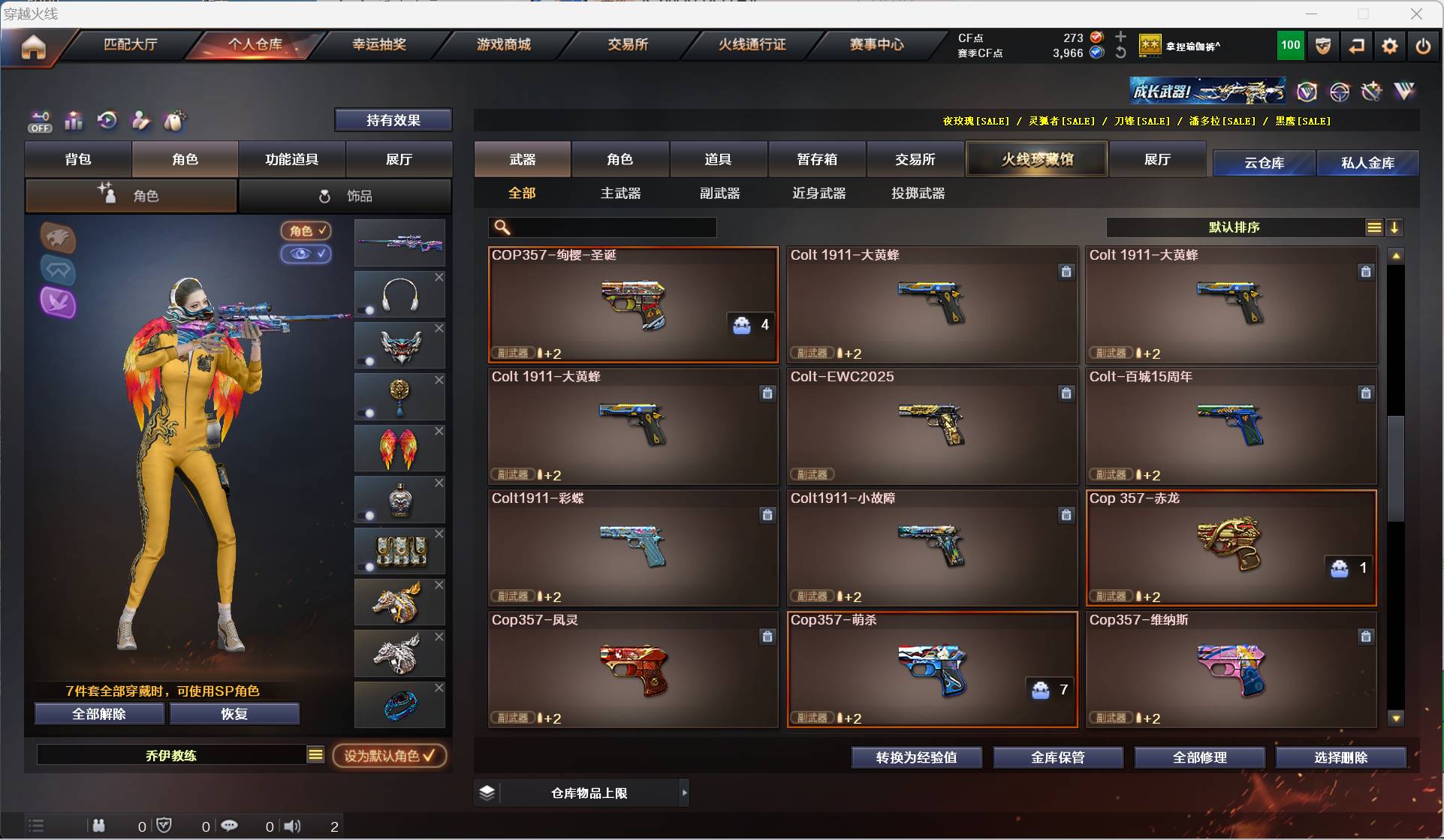The image size is (1444, 840).
Task: Click the search magnifier in the weapon search bar
Action: click(x=501, y=227)
